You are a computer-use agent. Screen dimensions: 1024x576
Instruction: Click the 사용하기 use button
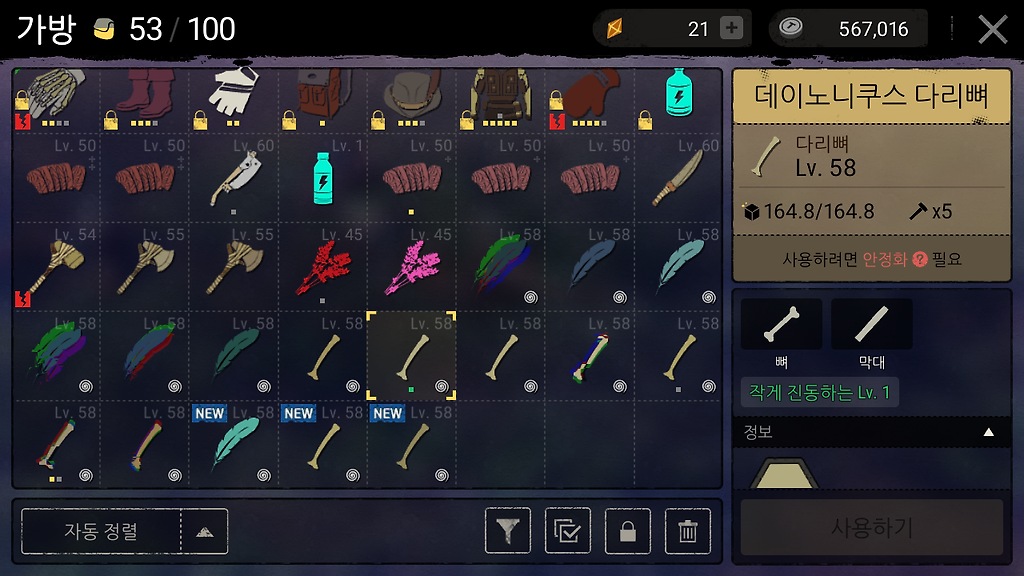[871, 528]
